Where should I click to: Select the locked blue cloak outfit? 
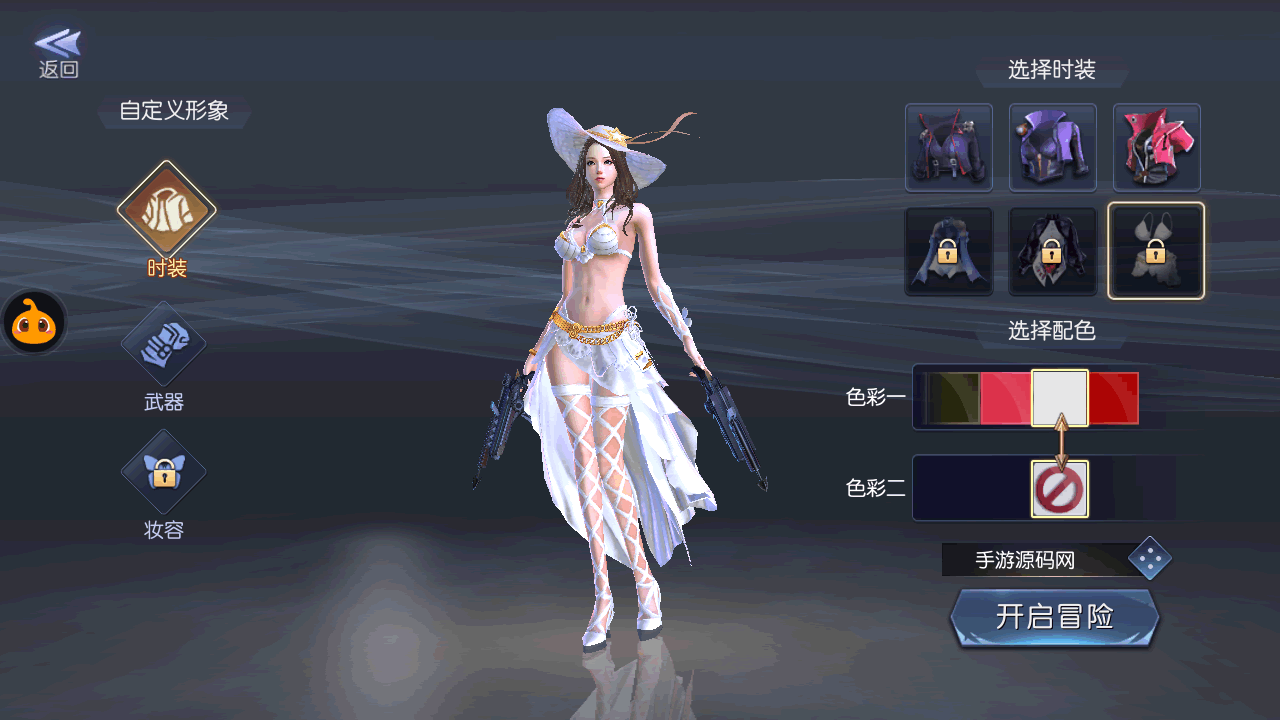(948, 251)
